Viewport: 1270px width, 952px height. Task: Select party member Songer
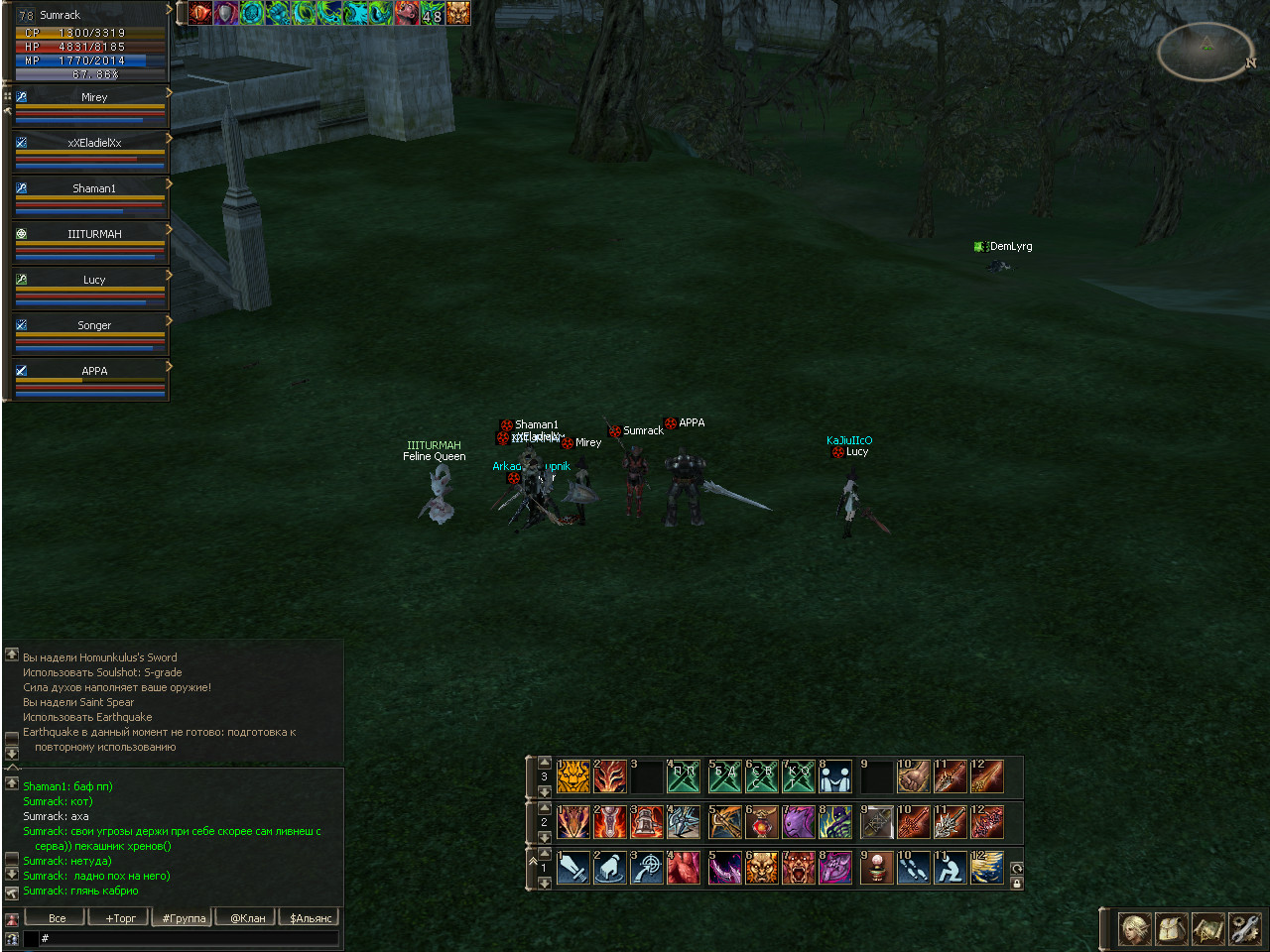coord(93,325)
